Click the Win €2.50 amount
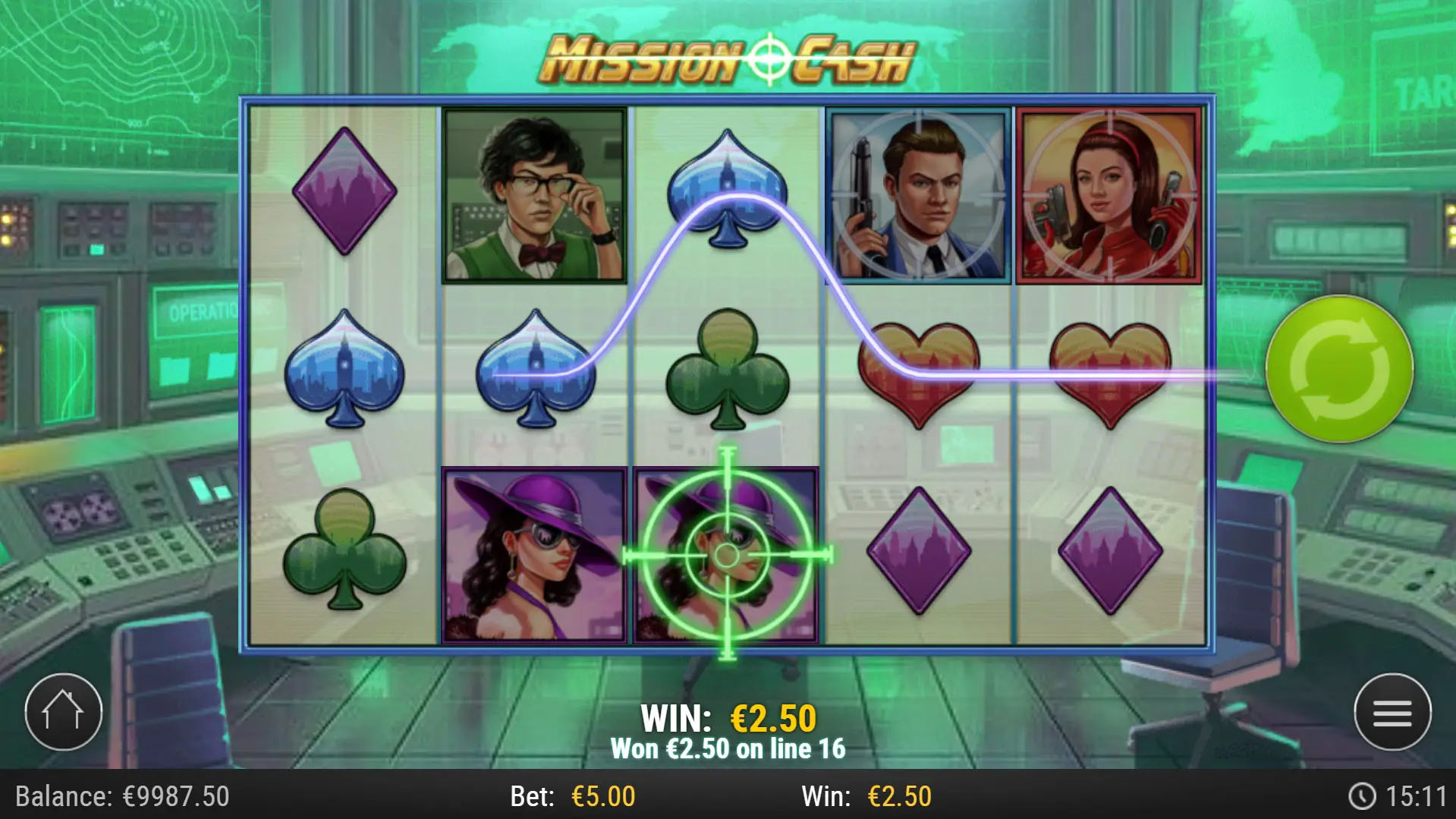The height and width of the screenshot is (819, 1456). (x=871, y=797)
